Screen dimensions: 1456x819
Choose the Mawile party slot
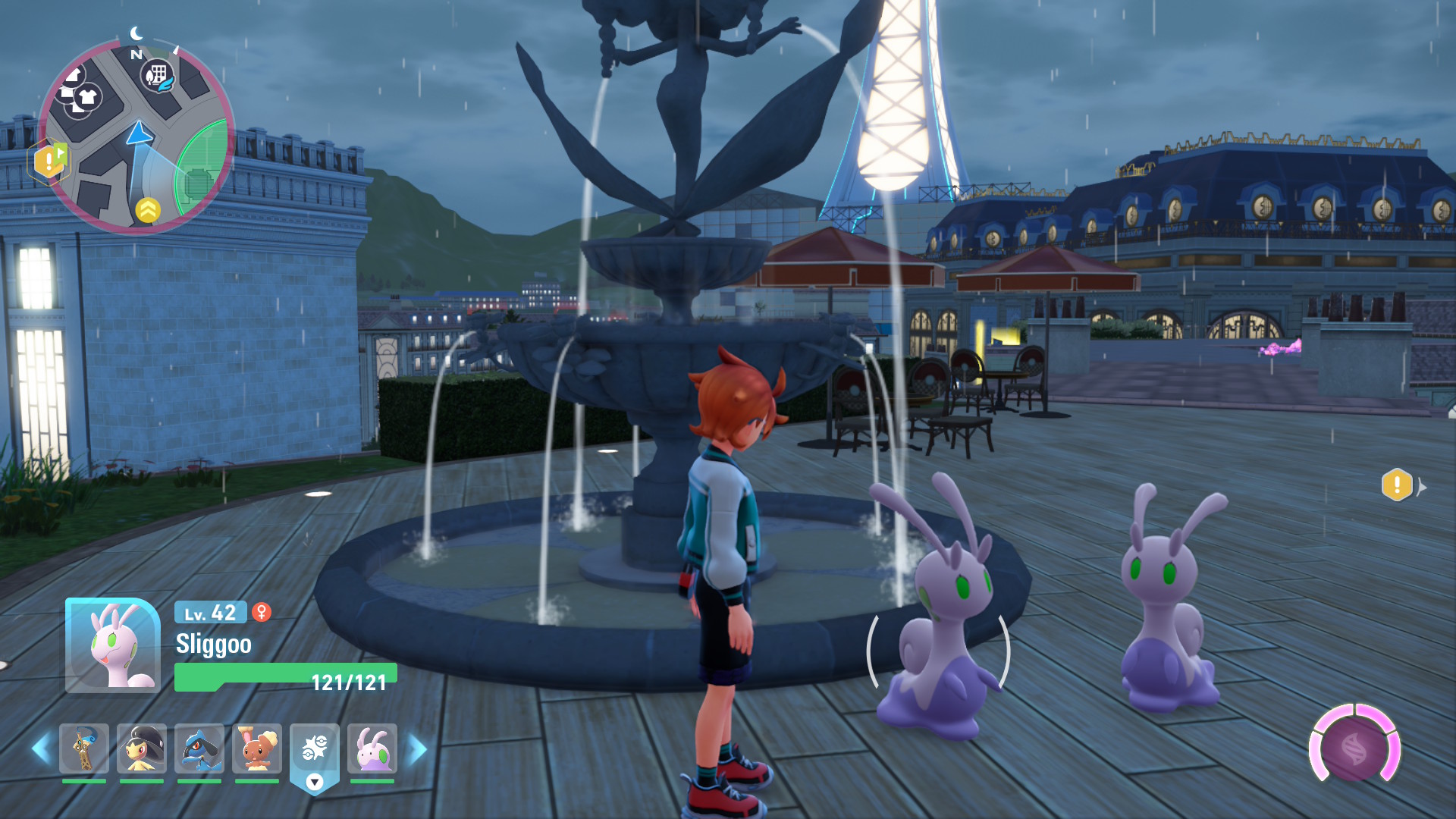pyautogui.click(x=142, y=748)
